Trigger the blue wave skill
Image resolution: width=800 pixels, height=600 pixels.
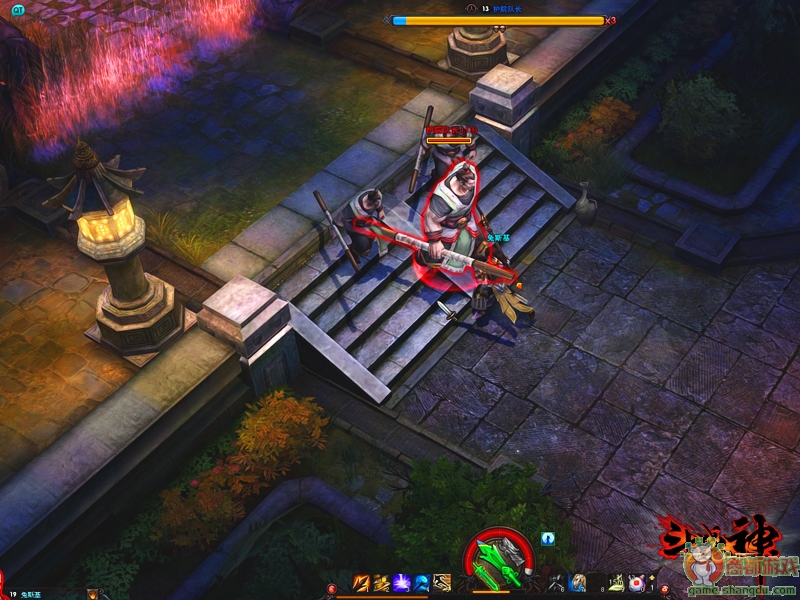click(x=422, y=583)
